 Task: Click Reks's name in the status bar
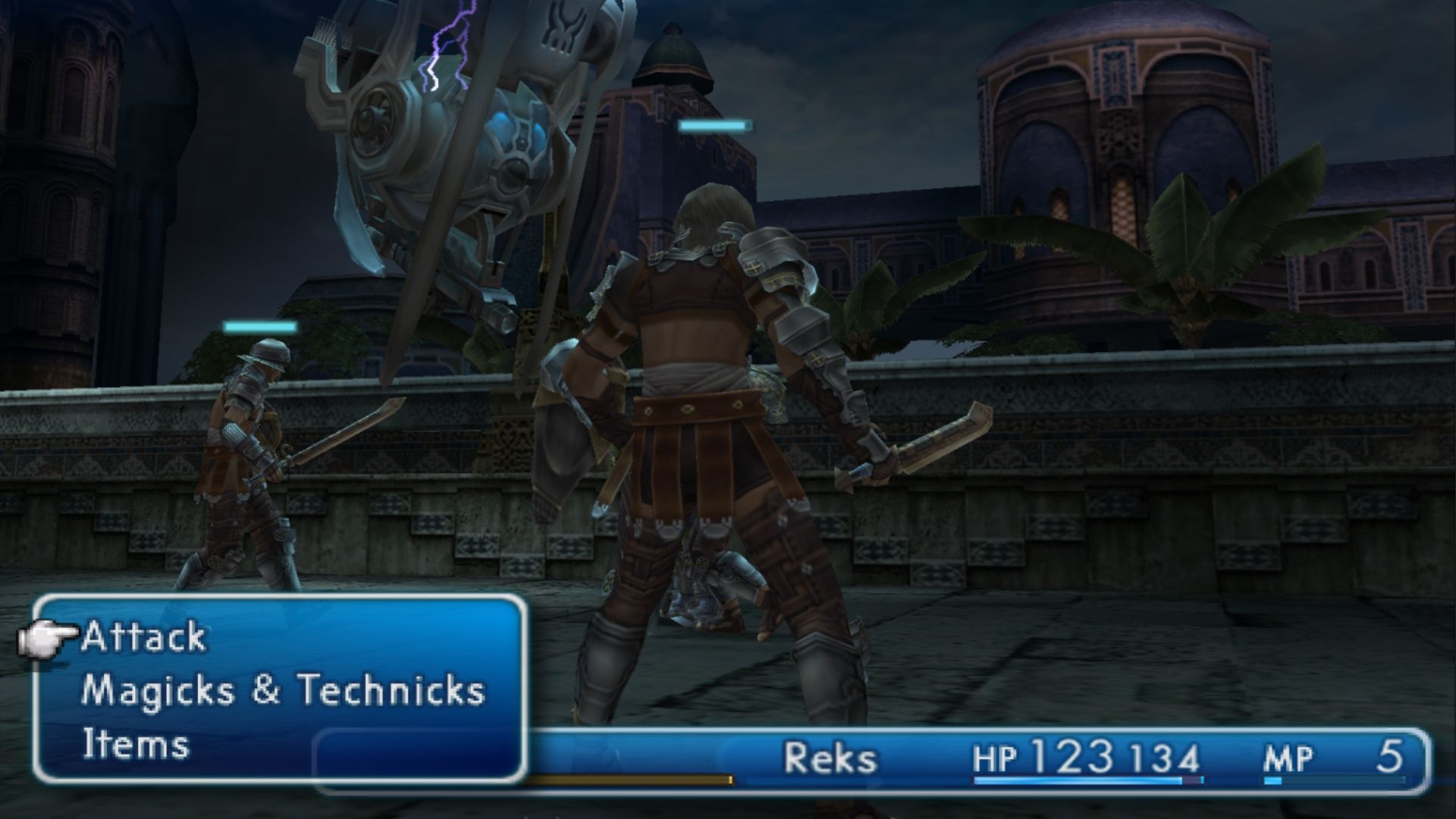[x=831, y=755]
